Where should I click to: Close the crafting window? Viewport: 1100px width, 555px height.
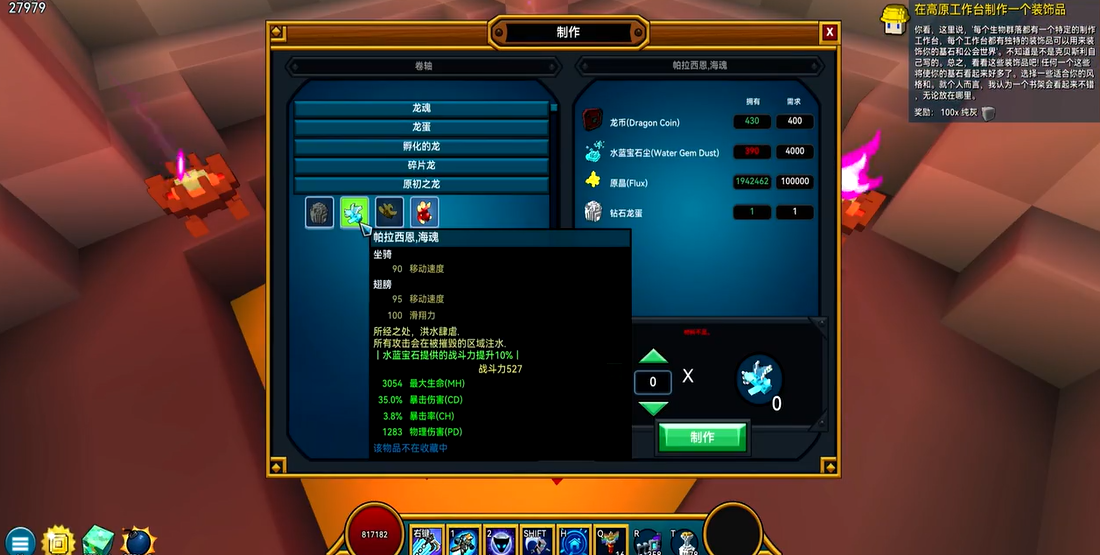pyautogui.click(x=829, y=33)
